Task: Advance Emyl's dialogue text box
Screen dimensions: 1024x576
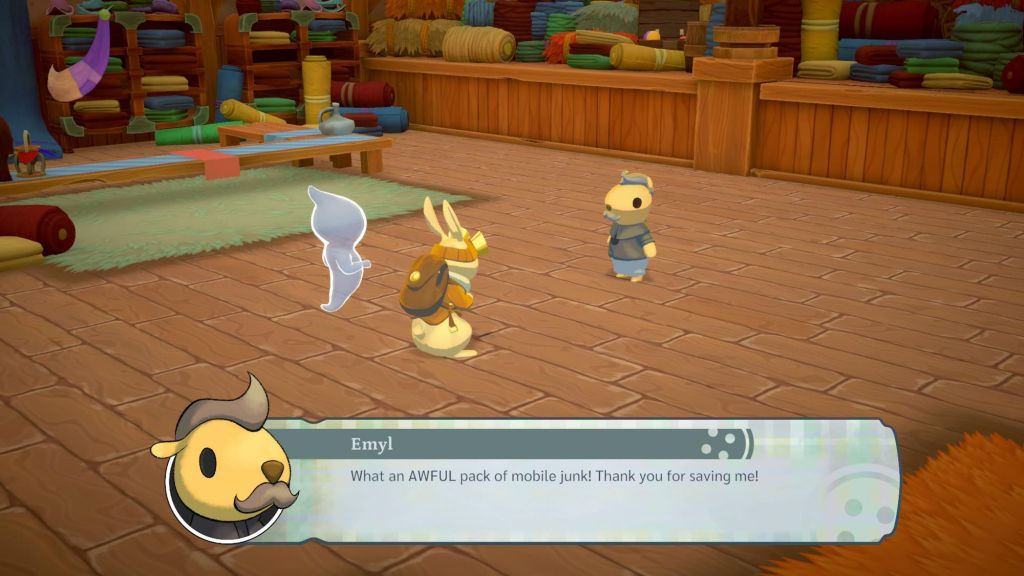Action: (x=580, y=483)
